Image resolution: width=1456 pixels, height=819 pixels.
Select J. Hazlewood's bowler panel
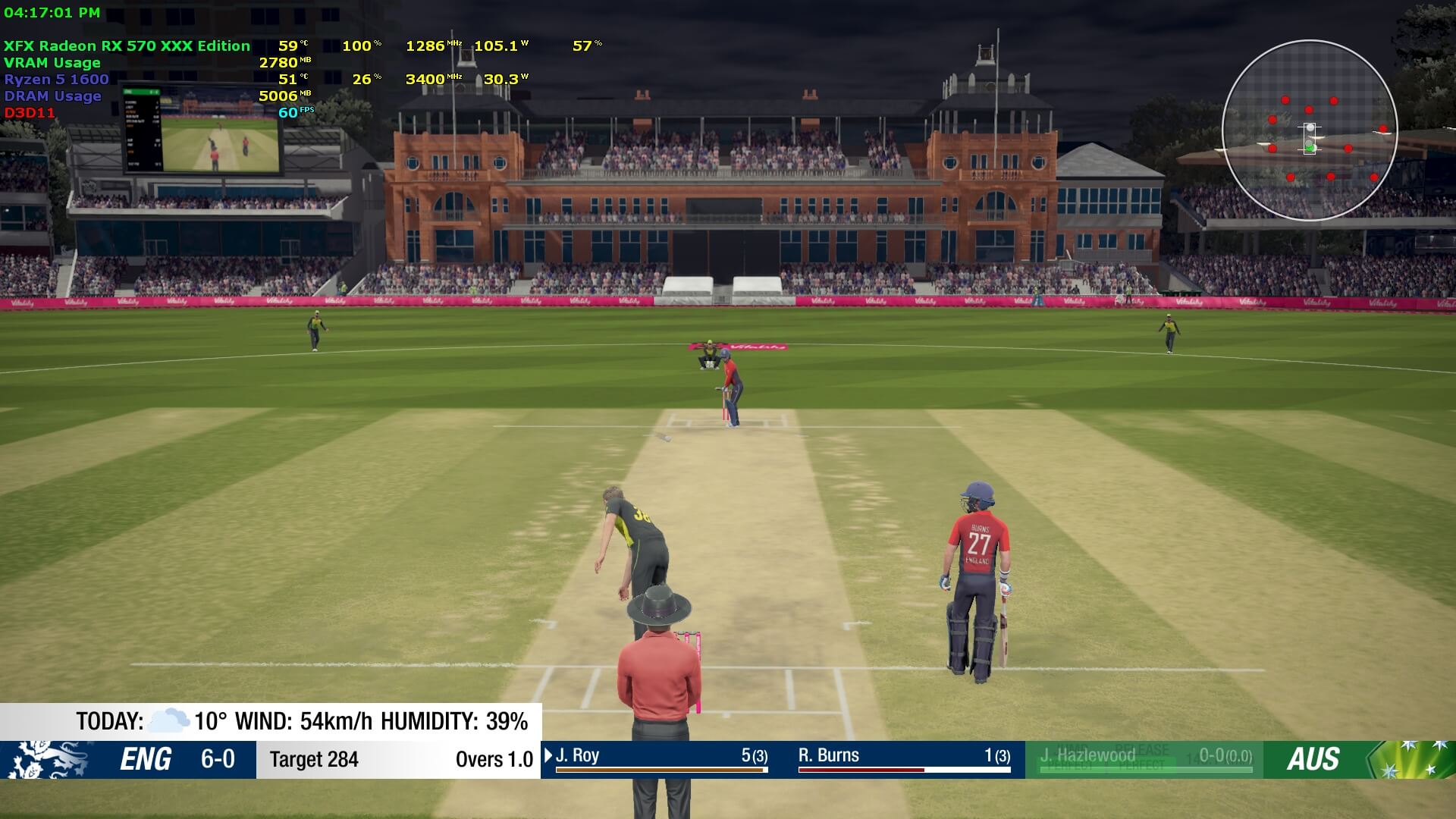click(1144, 758)
